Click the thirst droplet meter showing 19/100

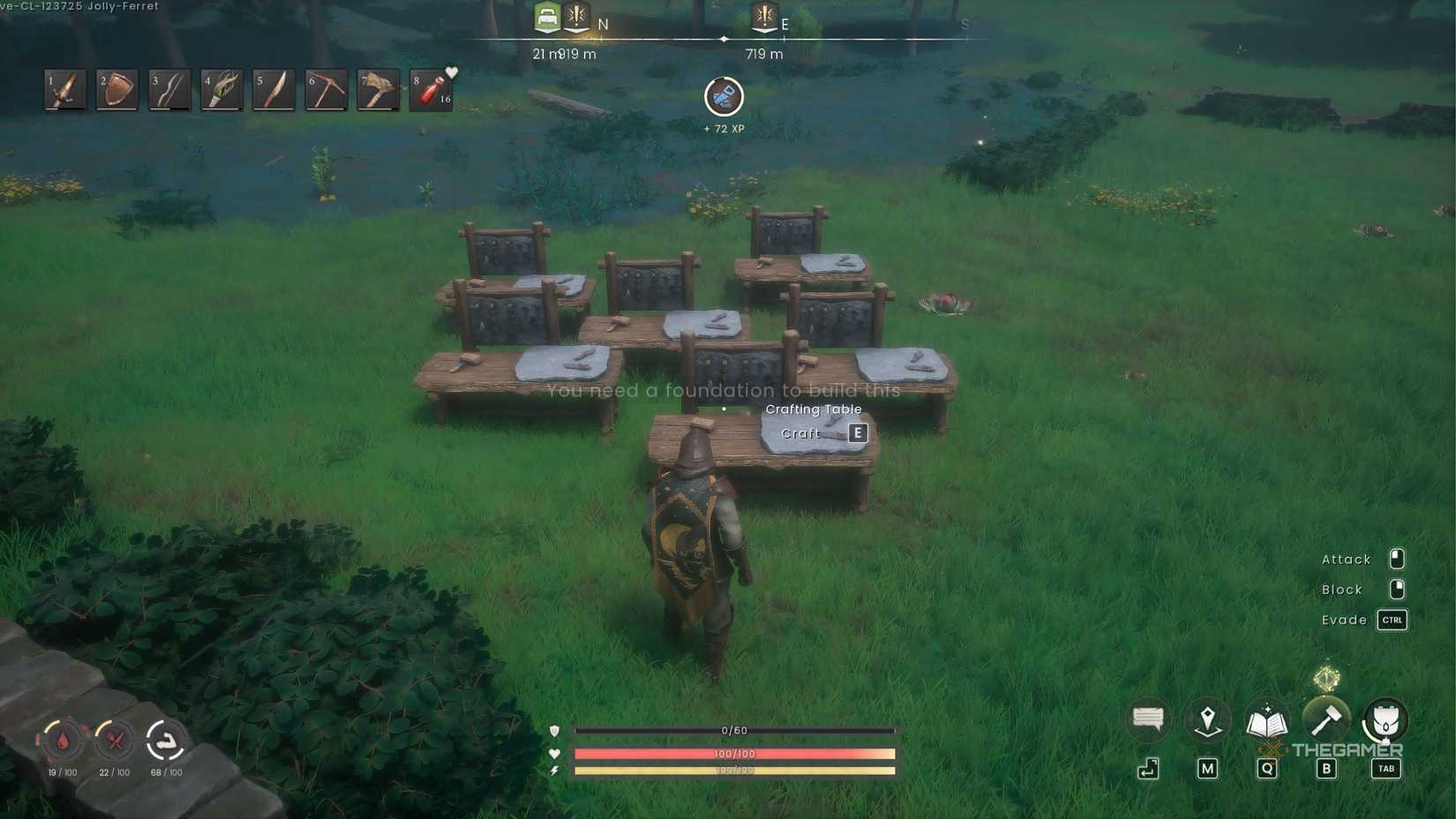60,743
